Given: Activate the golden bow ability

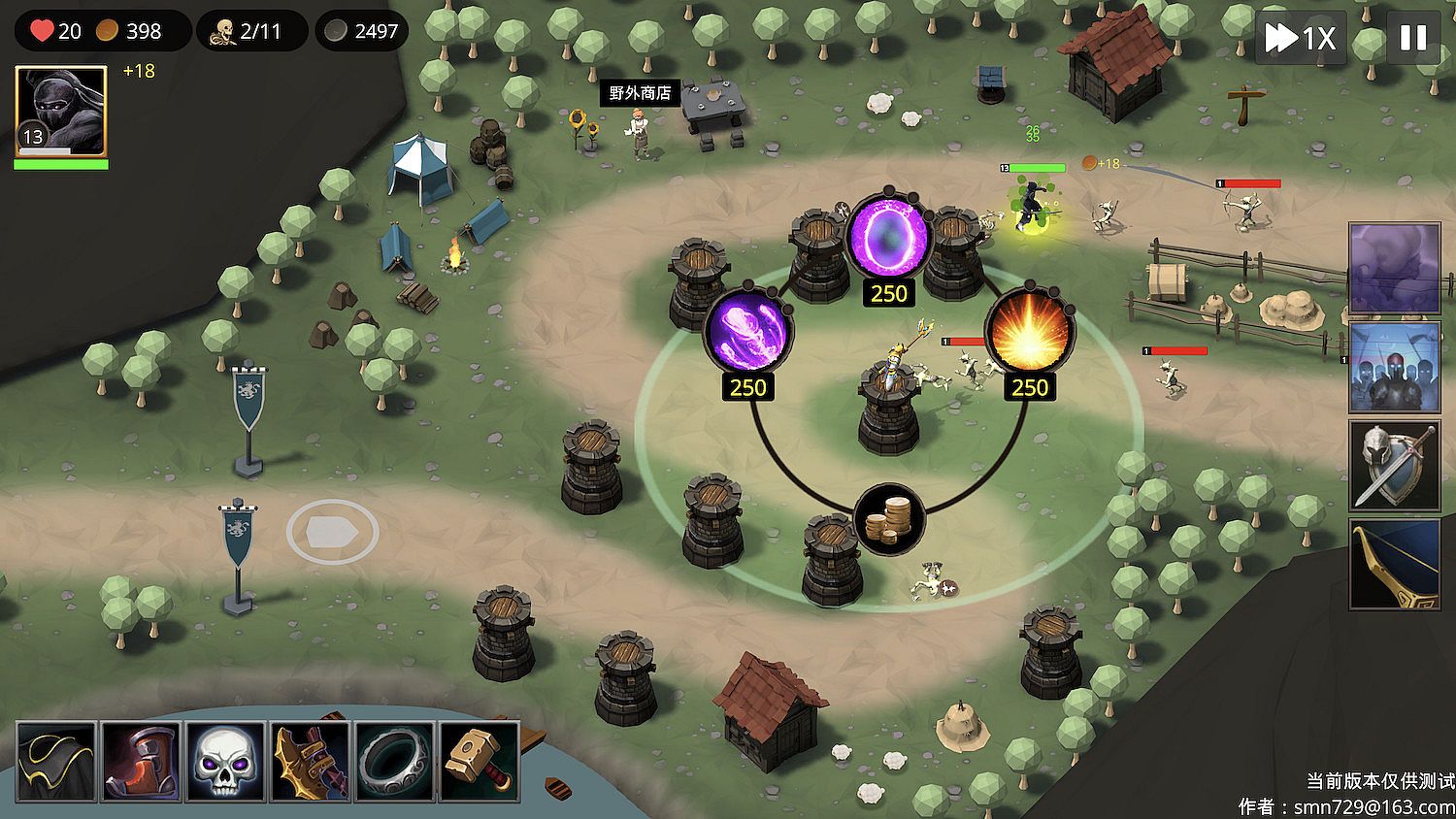Looking at the screenshot, I should (1395, 564).
